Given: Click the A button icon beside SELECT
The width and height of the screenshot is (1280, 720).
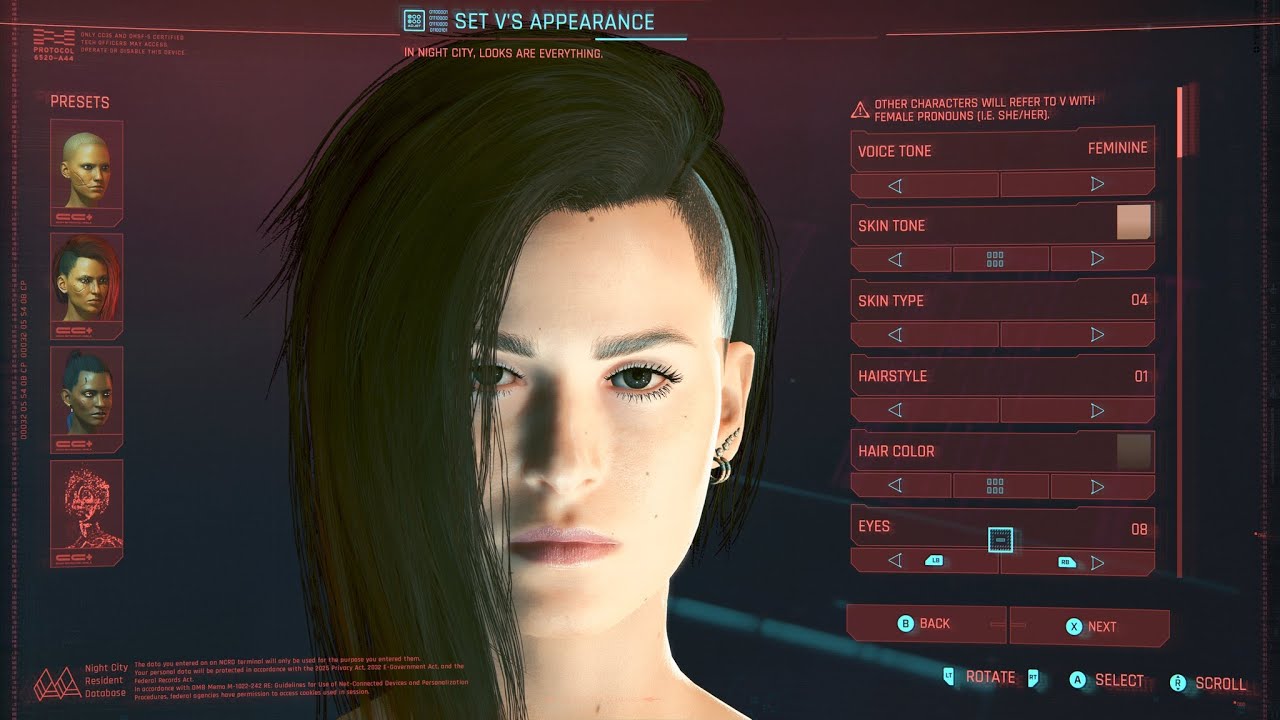Looking at the screenshot, I should [1079, 680].
